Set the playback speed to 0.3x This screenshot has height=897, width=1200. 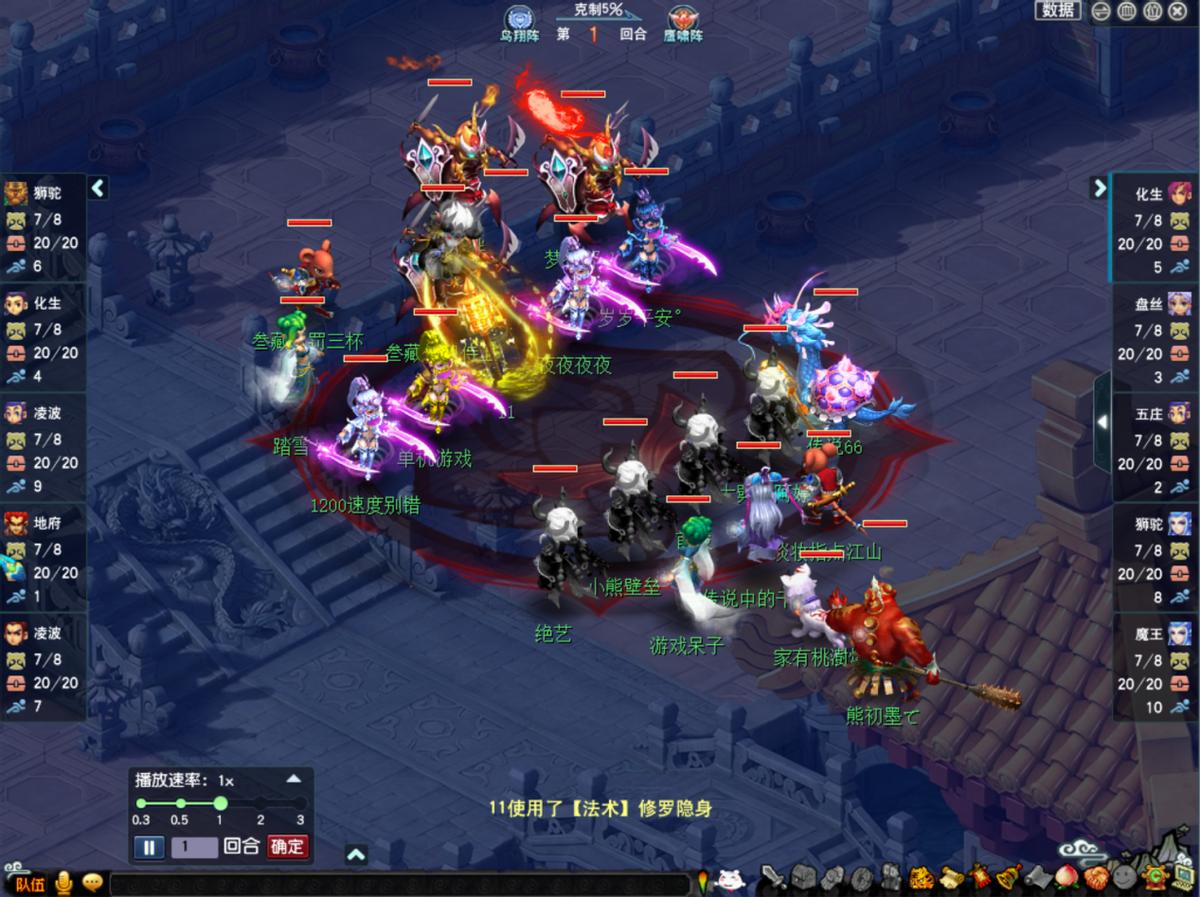pos(141,803)
